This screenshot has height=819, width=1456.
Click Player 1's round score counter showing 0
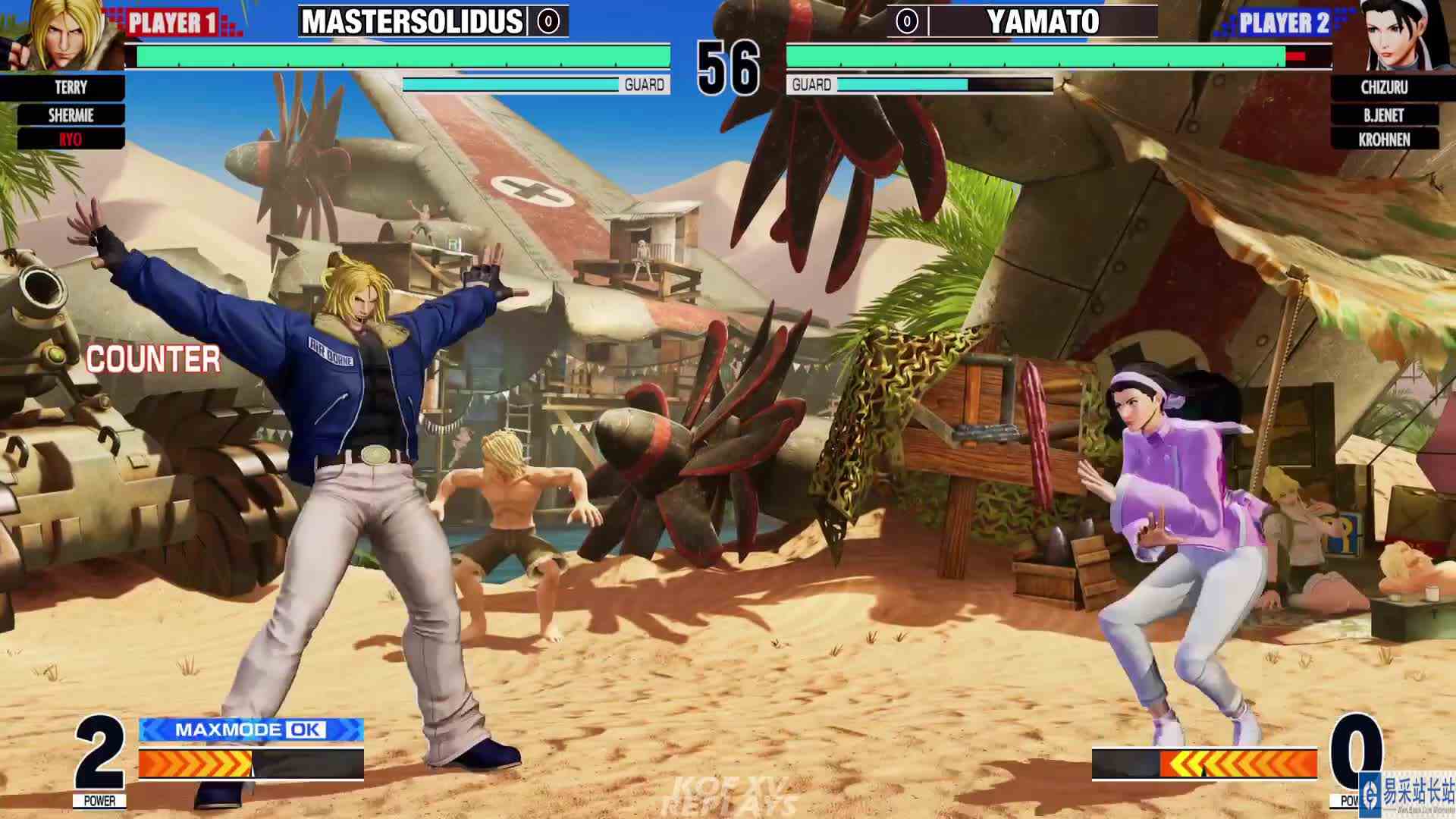tap(550, 20)
